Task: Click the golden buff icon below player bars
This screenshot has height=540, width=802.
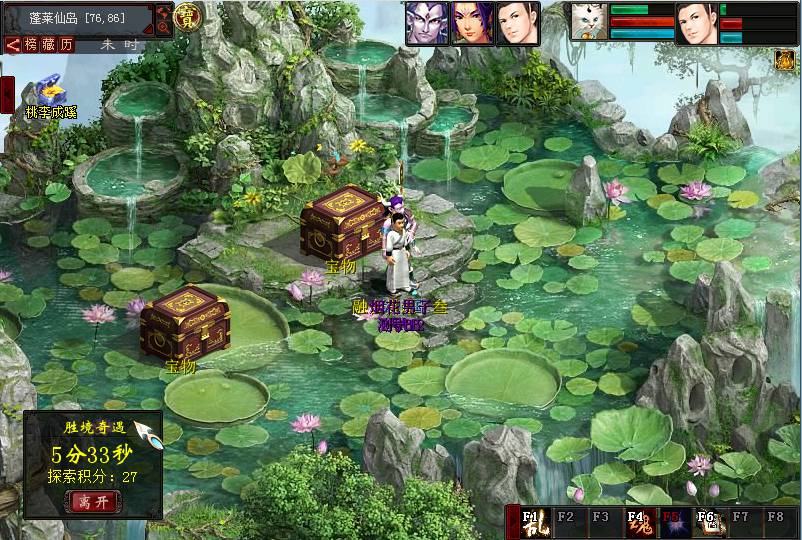Action: [x=785, y=60]
